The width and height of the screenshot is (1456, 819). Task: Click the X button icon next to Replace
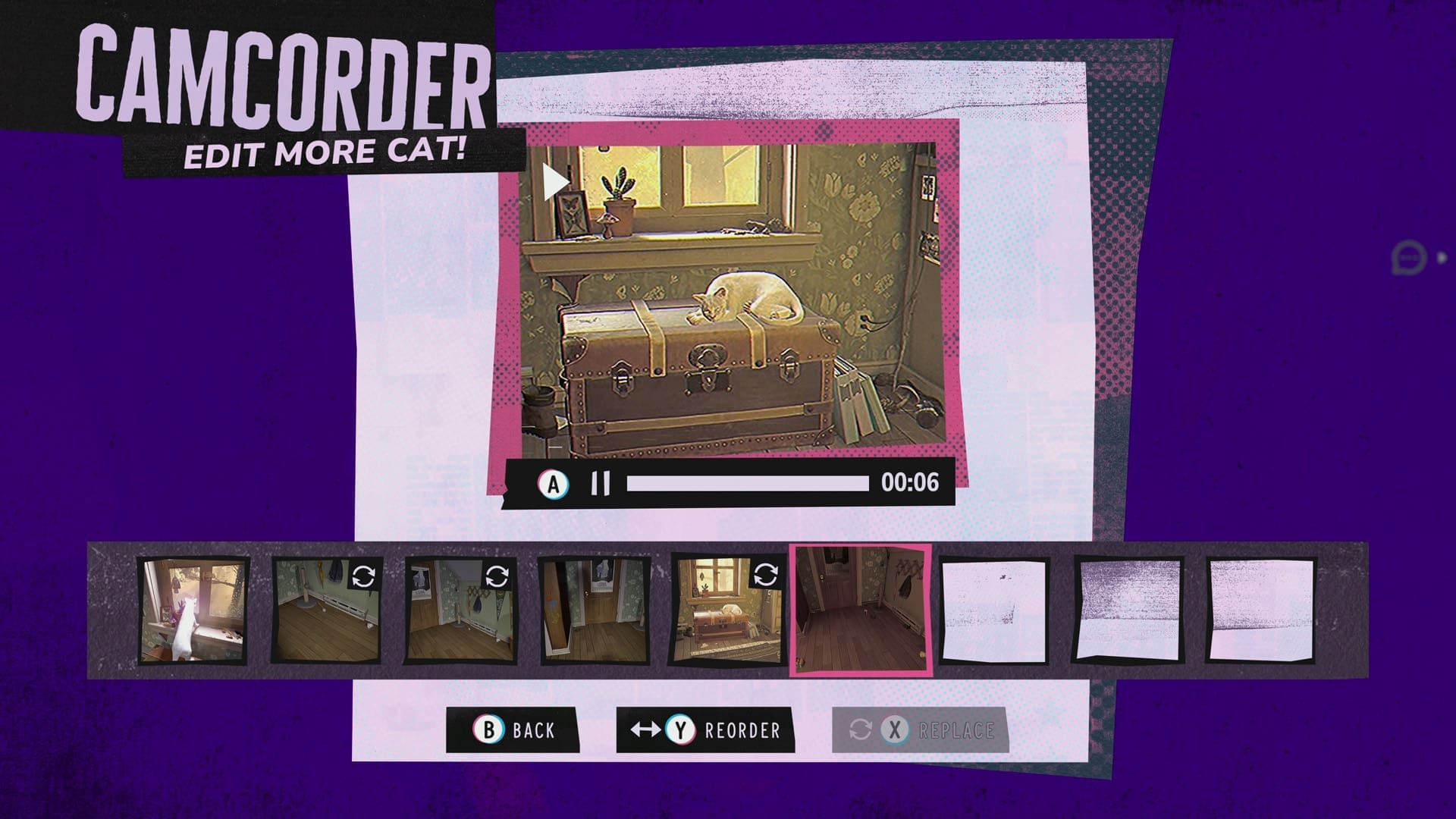(896, 730)
